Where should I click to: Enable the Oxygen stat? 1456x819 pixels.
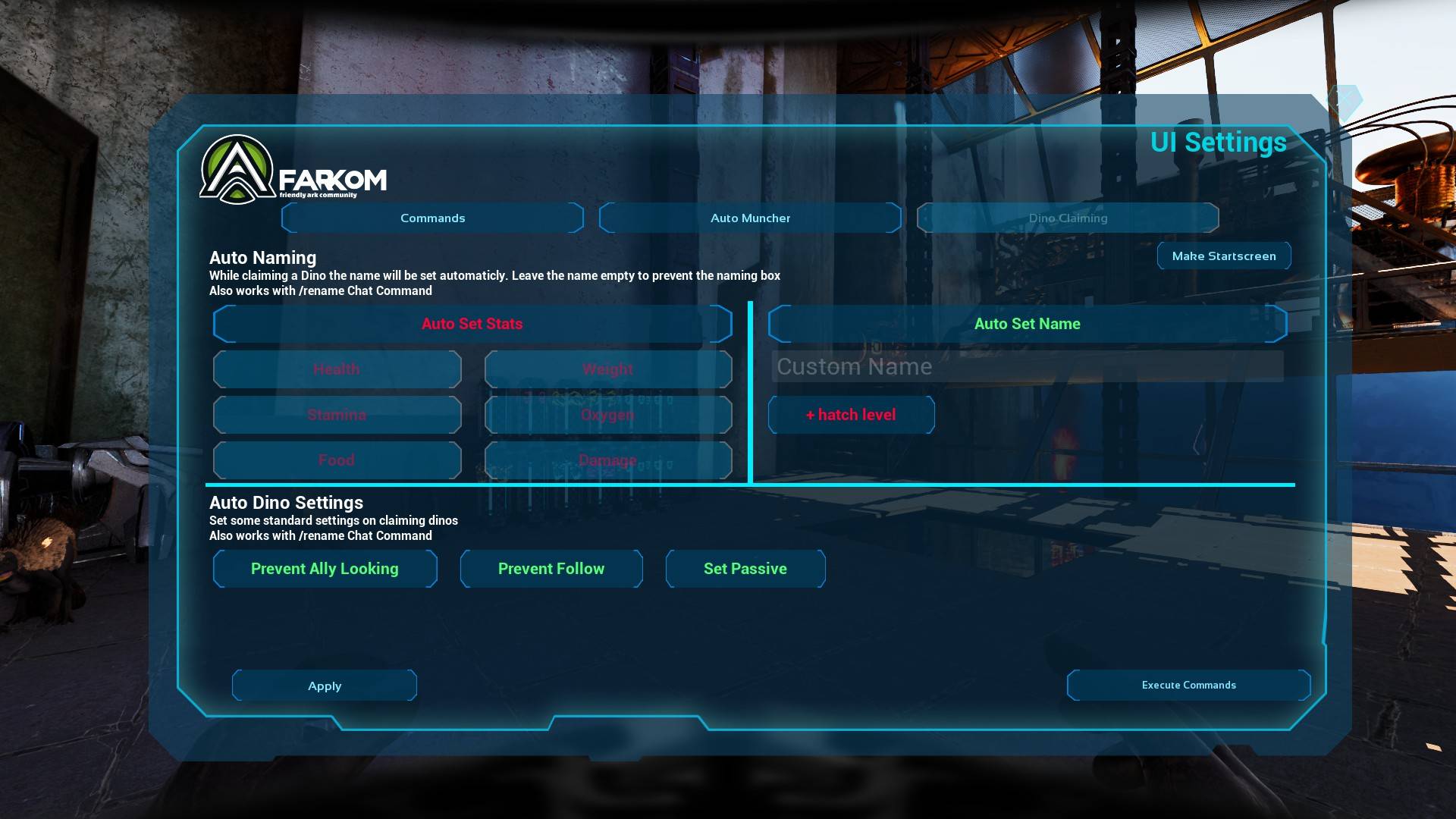tap(607, 415)
